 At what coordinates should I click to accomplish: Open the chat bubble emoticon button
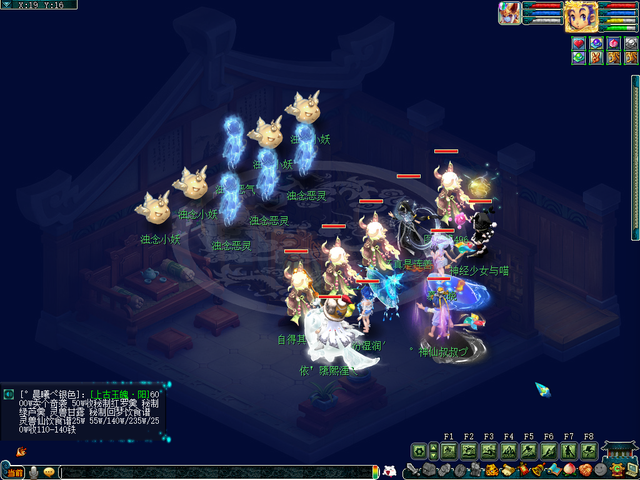[48, 472]
